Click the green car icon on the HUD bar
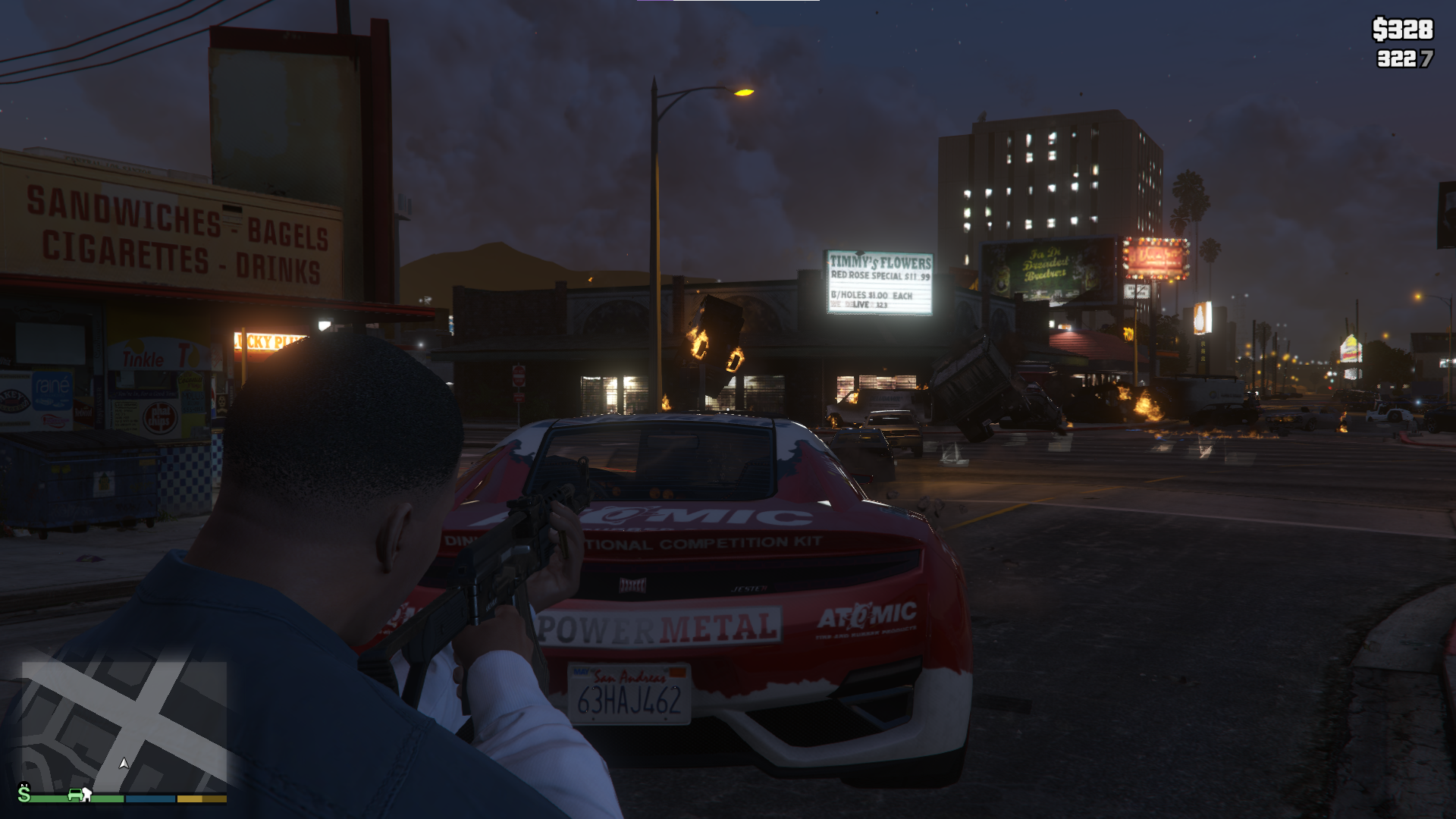 pos(76,796)
